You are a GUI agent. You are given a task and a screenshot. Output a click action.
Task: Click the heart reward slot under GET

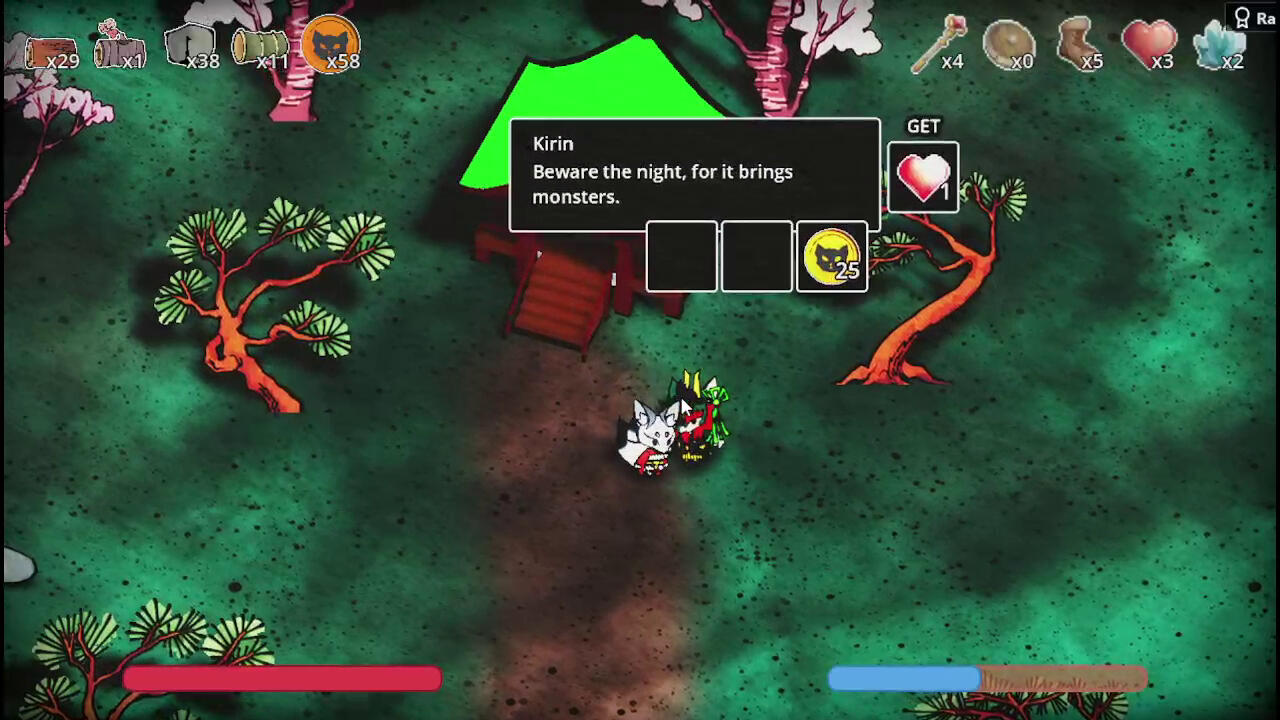[x=923, y=178]
